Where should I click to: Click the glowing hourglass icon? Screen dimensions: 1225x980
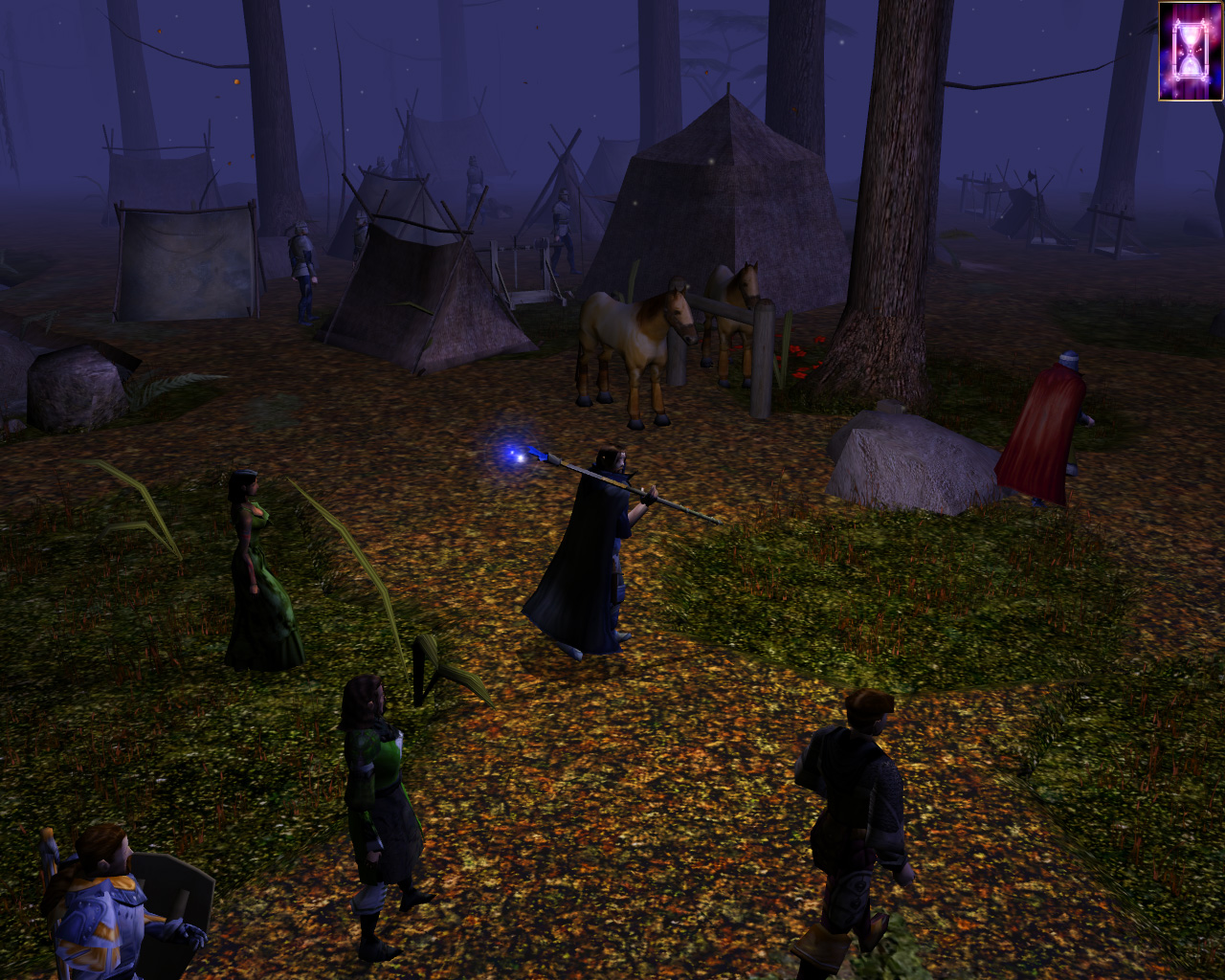coord(1191,51)
